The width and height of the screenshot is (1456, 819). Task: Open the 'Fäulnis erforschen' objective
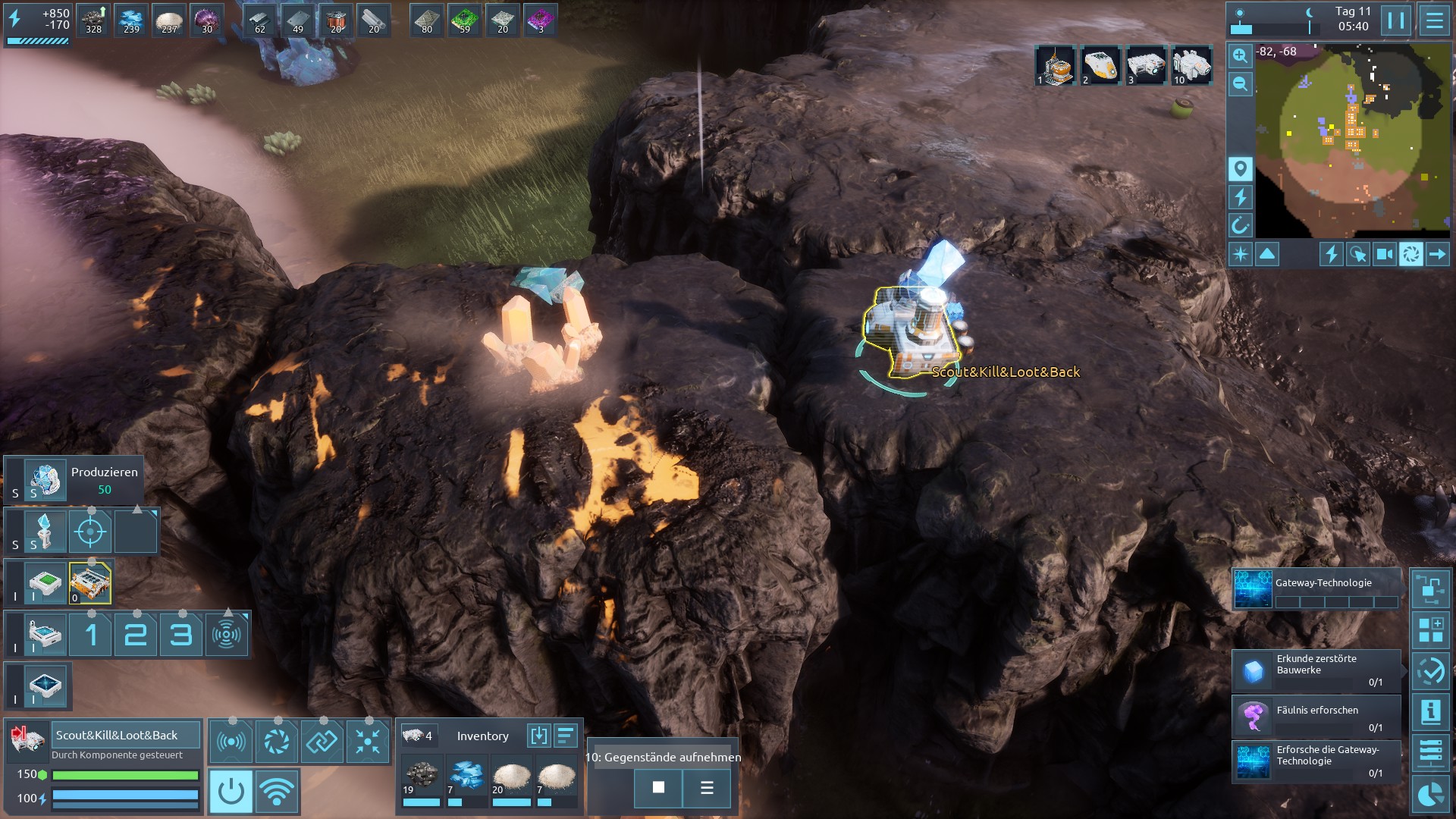click(1316, 717)
